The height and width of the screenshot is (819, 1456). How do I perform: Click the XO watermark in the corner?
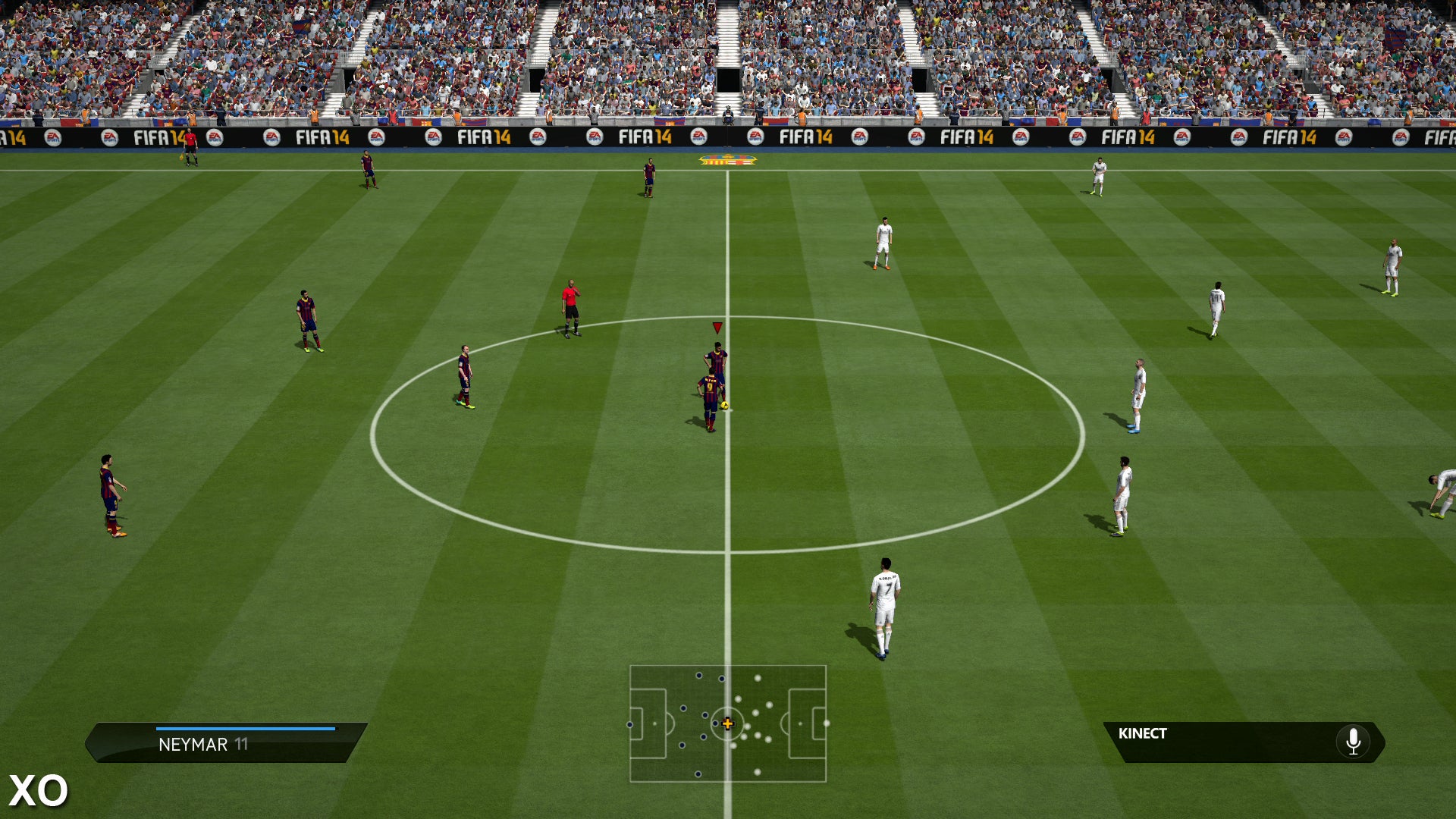coord(37,791)
